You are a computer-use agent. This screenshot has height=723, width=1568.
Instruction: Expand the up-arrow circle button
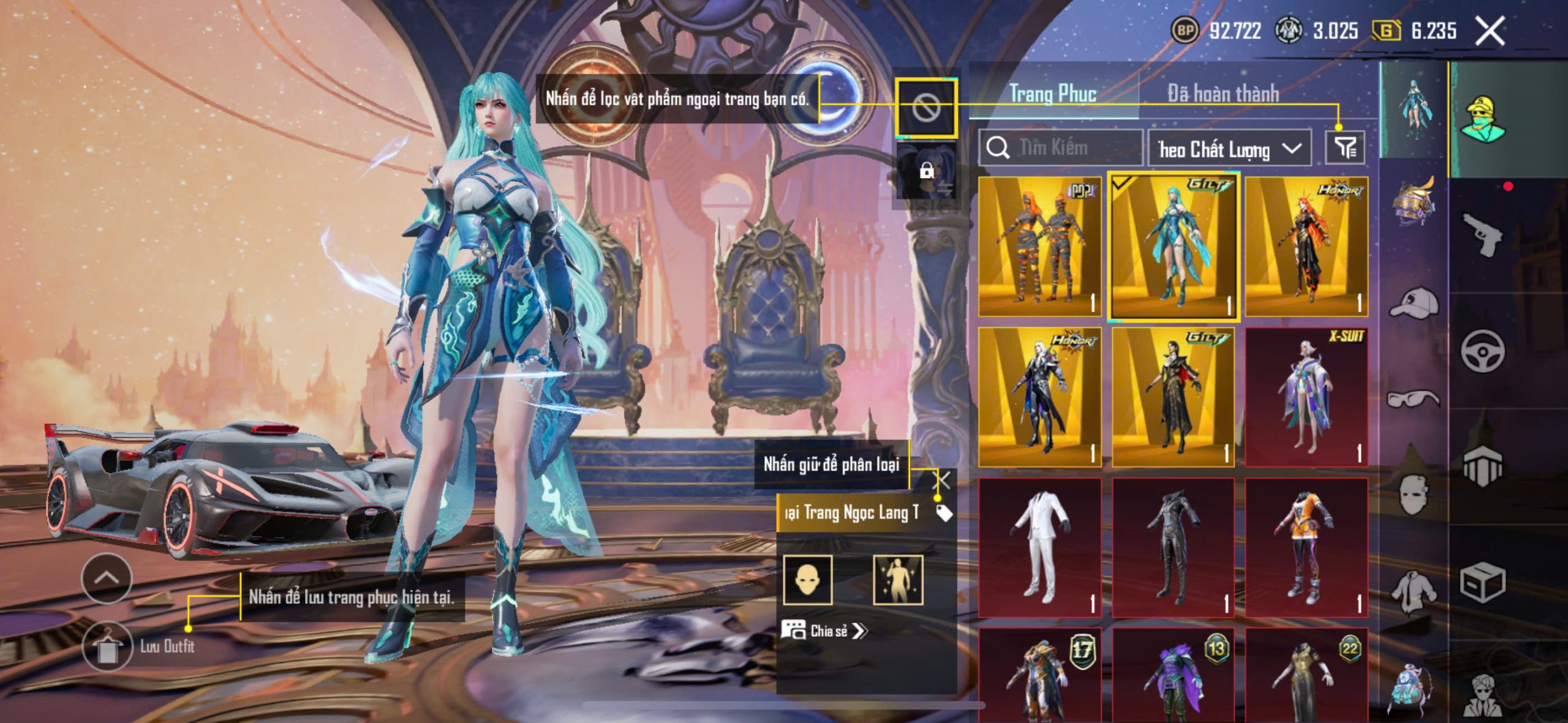[x=107, y=578]
